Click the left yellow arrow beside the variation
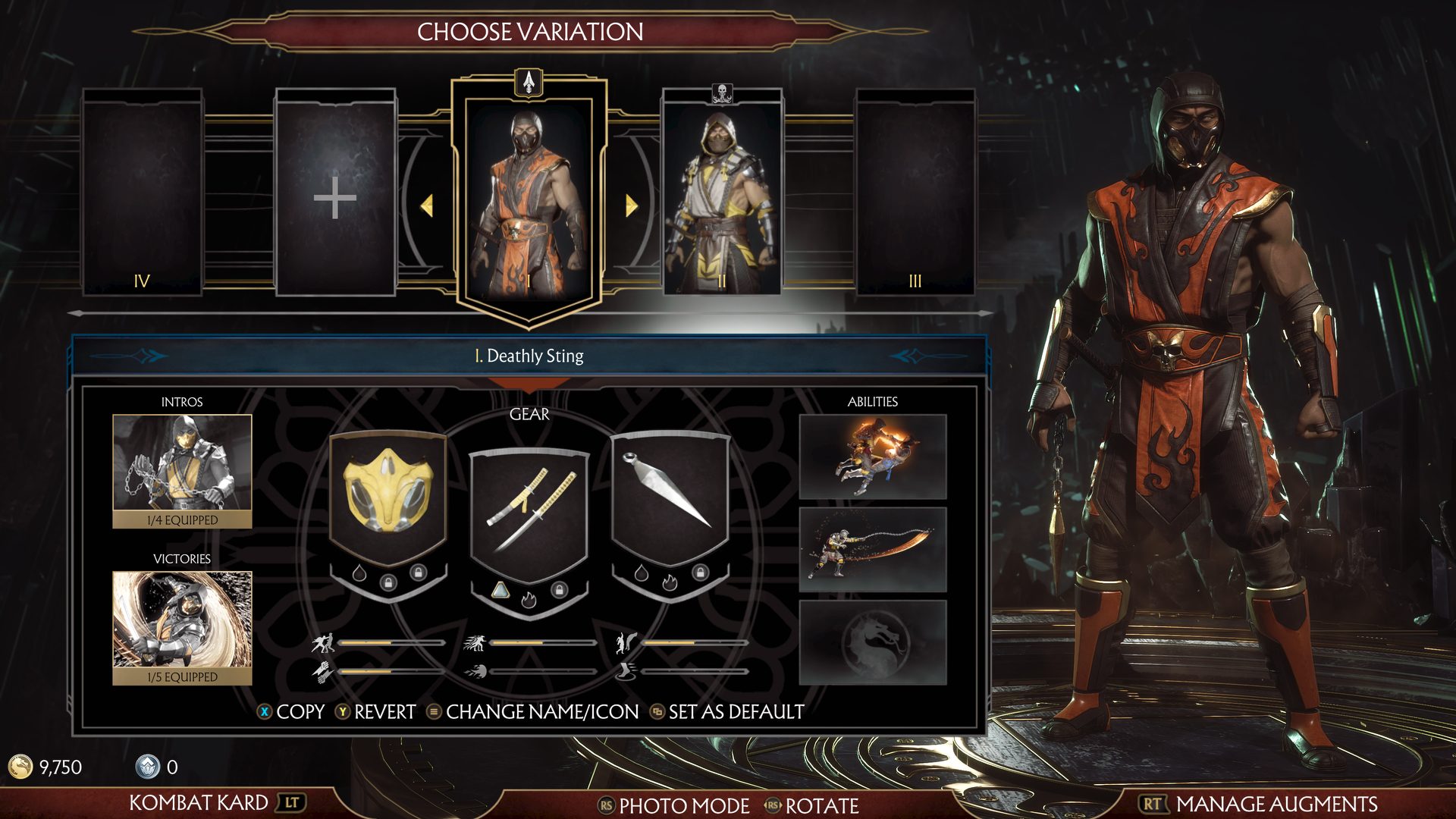The image size is (1456, 819). click(x=427, y=205)
